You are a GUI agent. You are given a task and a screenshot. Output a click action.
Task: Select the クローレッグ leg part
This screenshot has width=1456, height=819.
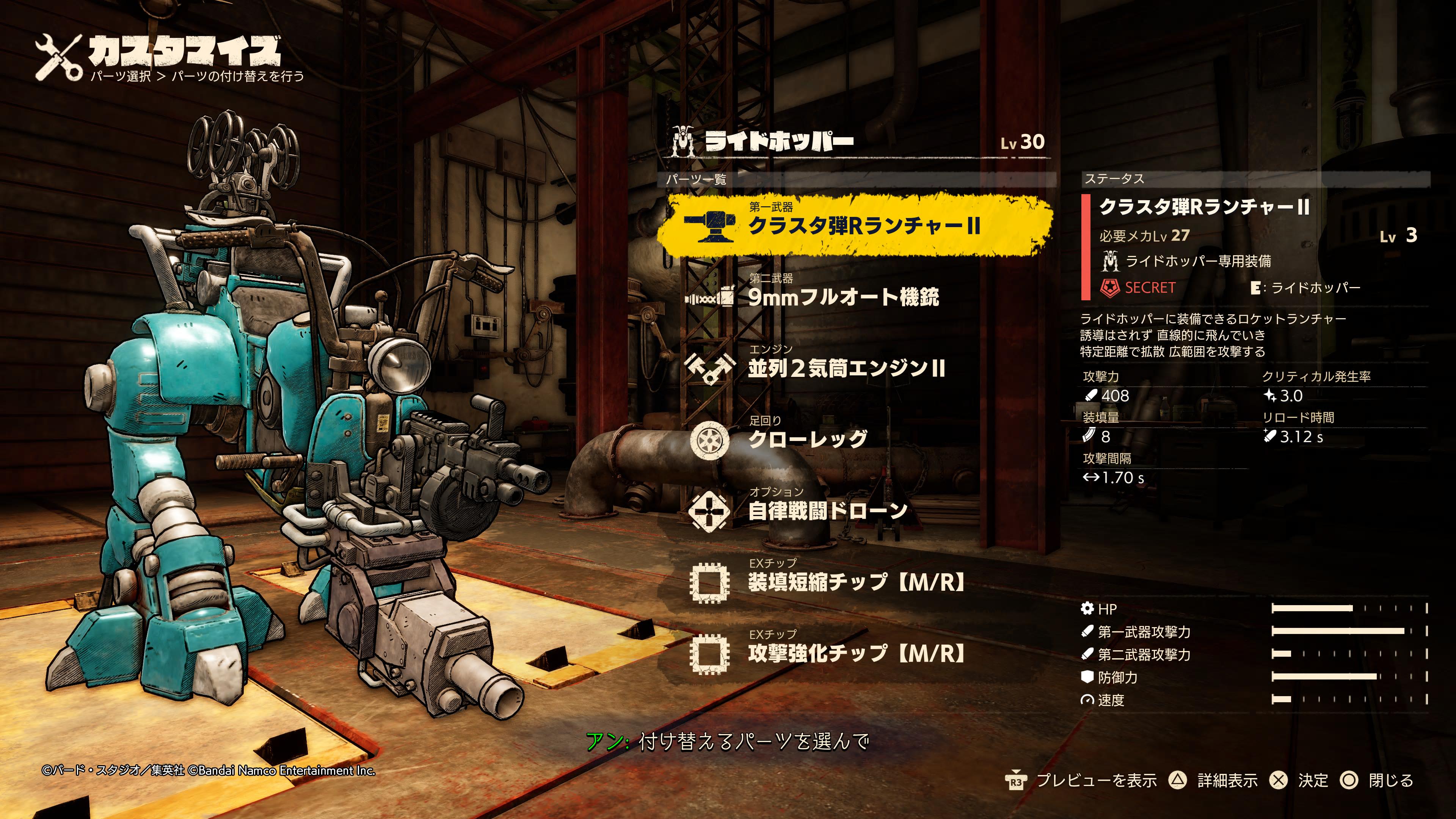pos(807,439)
